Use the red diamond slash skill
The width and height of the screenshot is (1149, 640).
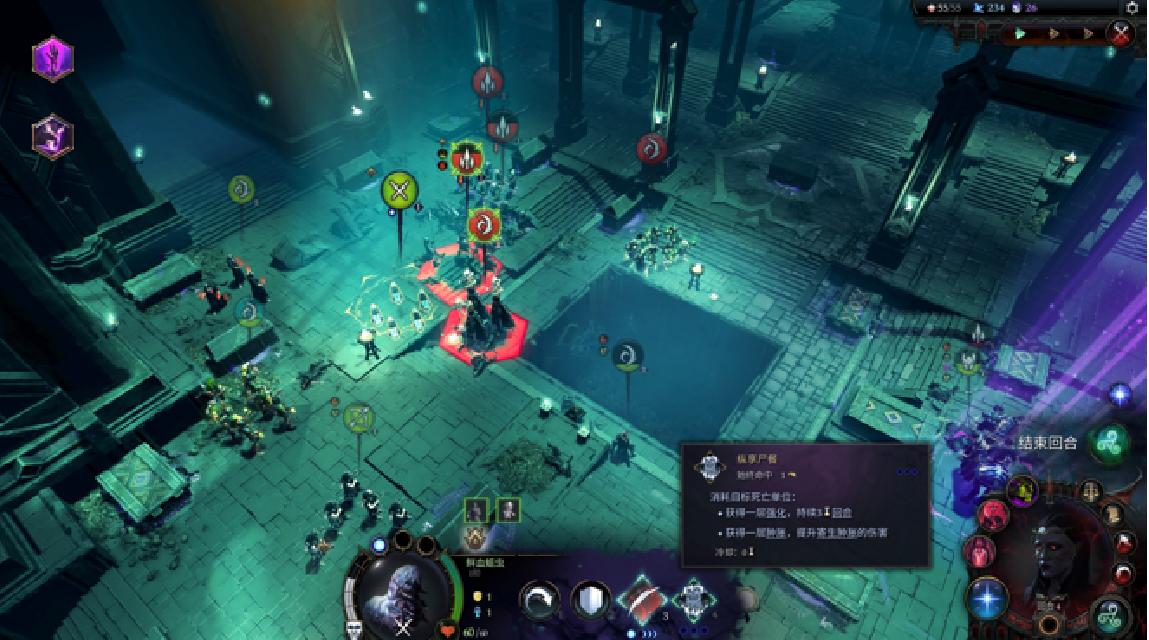(x=642, y=600)
